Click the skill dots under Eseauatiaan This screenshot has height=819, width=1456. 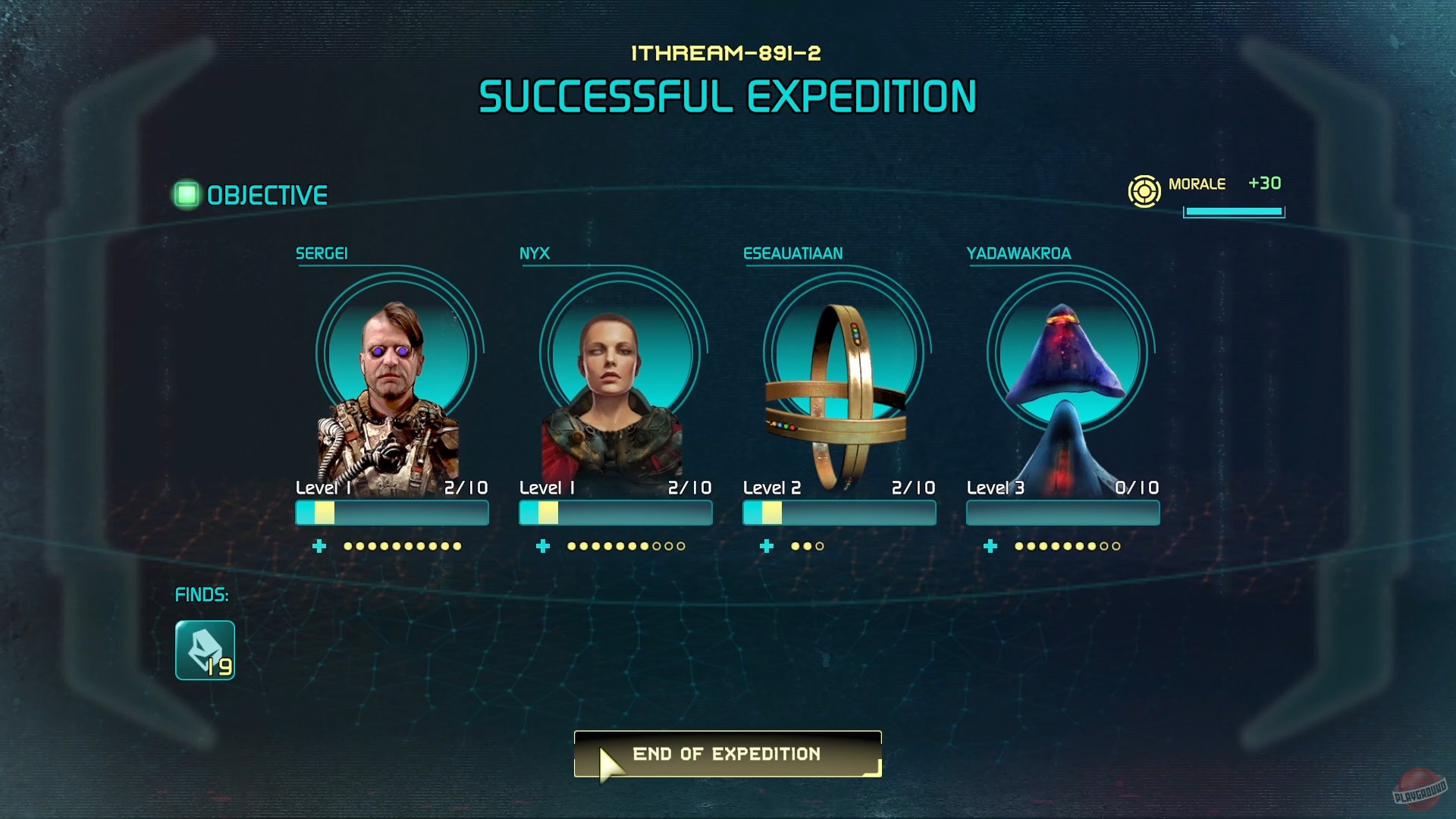point(806,545)
